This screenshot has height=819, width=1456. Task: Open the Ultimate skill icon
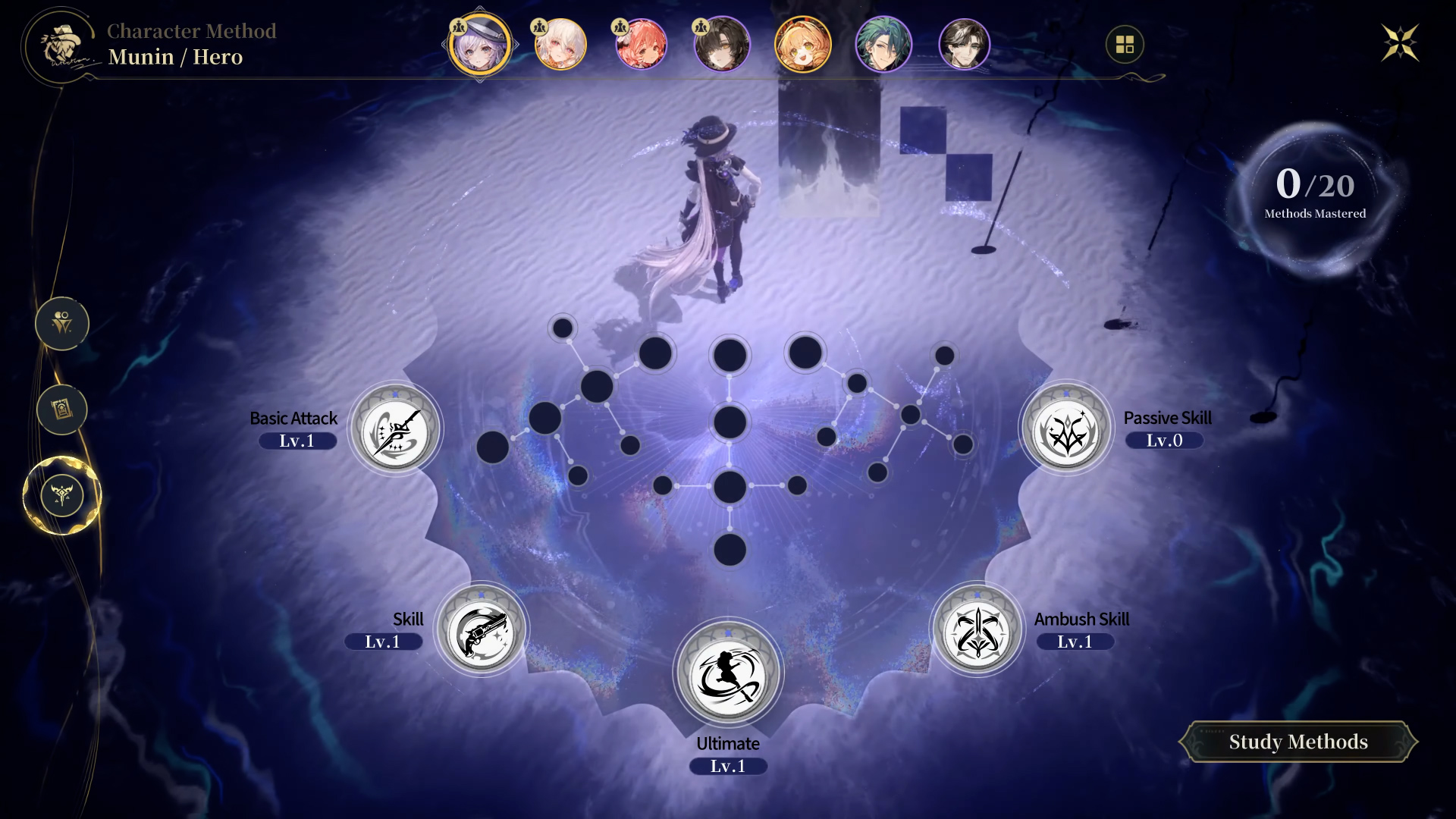(x=728, y=672)
